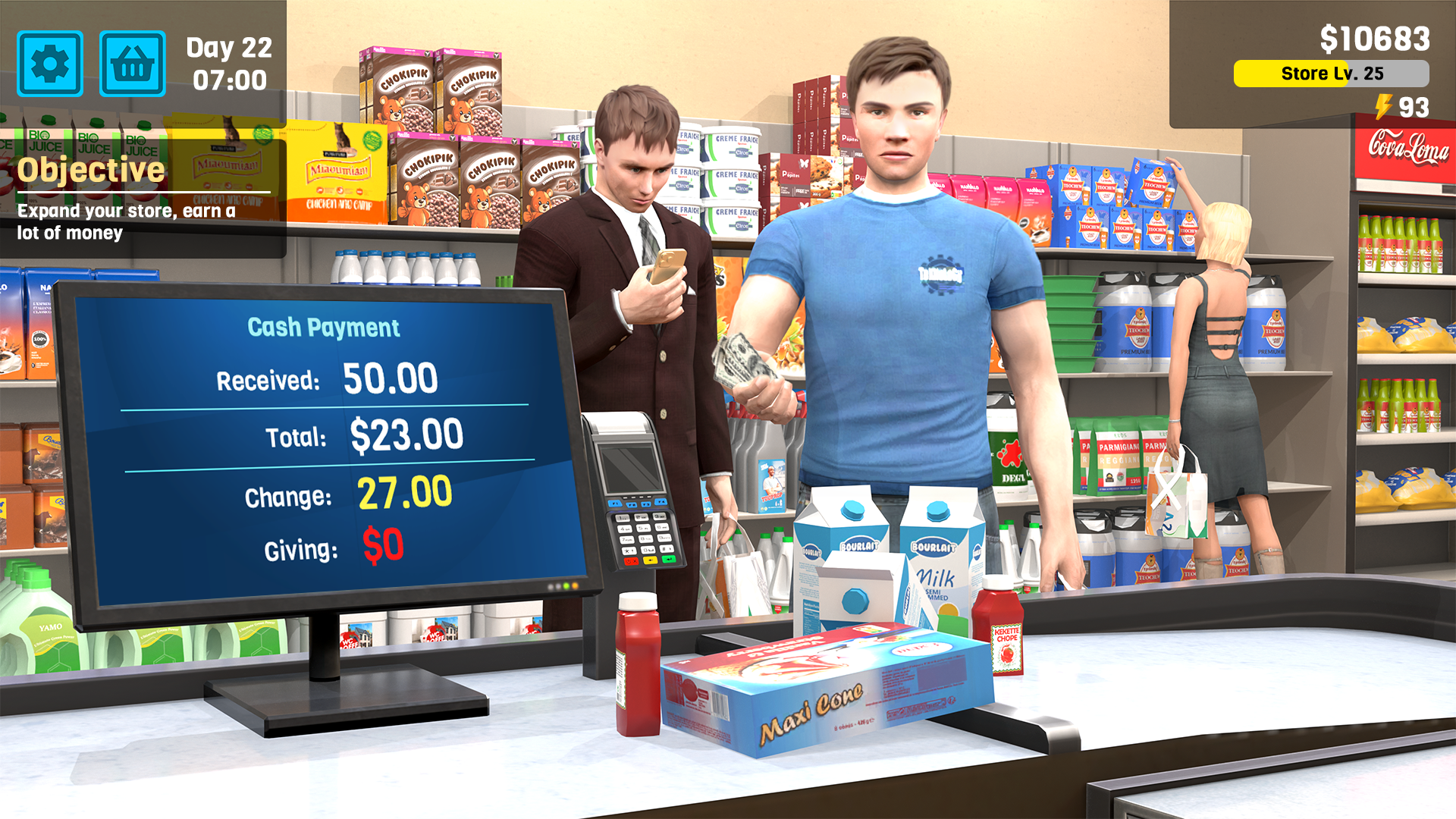
Task: Open the shop basket icon
Action: [x=133, y=64]
